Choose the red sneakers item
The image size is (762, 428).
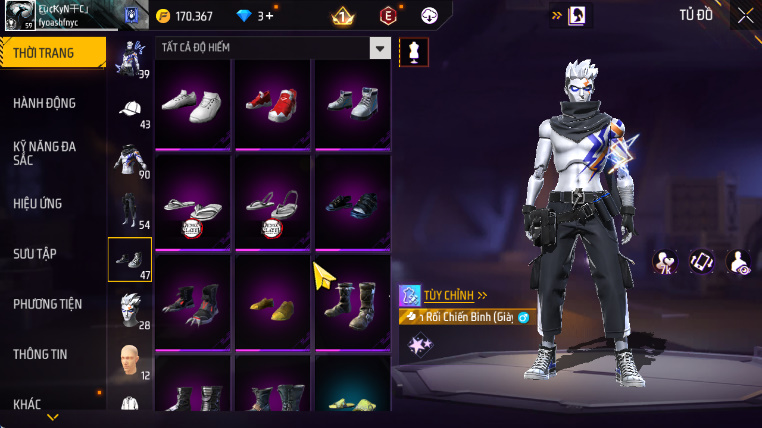pos(273,103)
